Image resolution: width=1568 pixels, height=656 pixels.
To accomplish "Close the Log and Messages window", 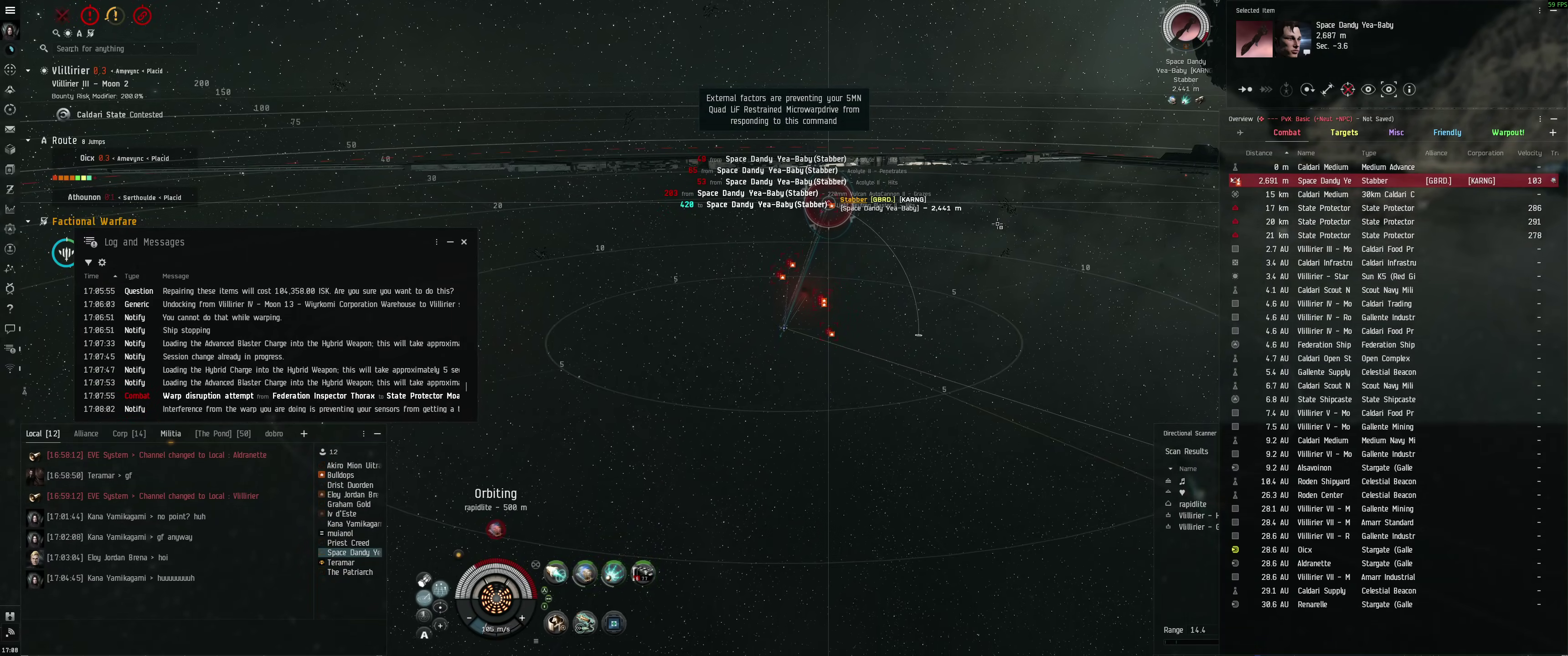I will (x=464, y=242).
